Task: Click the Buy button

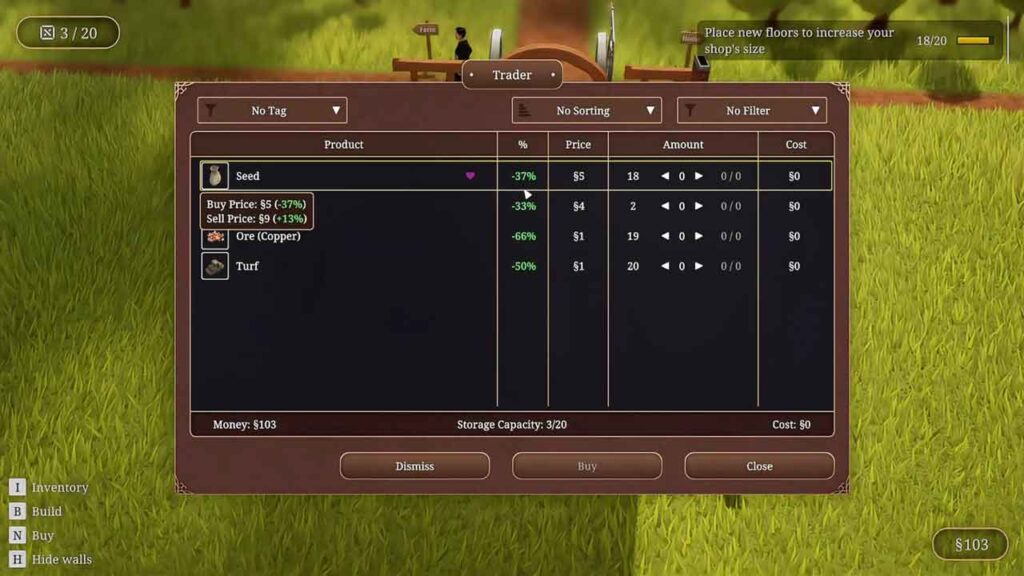Action: click(x=587, y=466)
